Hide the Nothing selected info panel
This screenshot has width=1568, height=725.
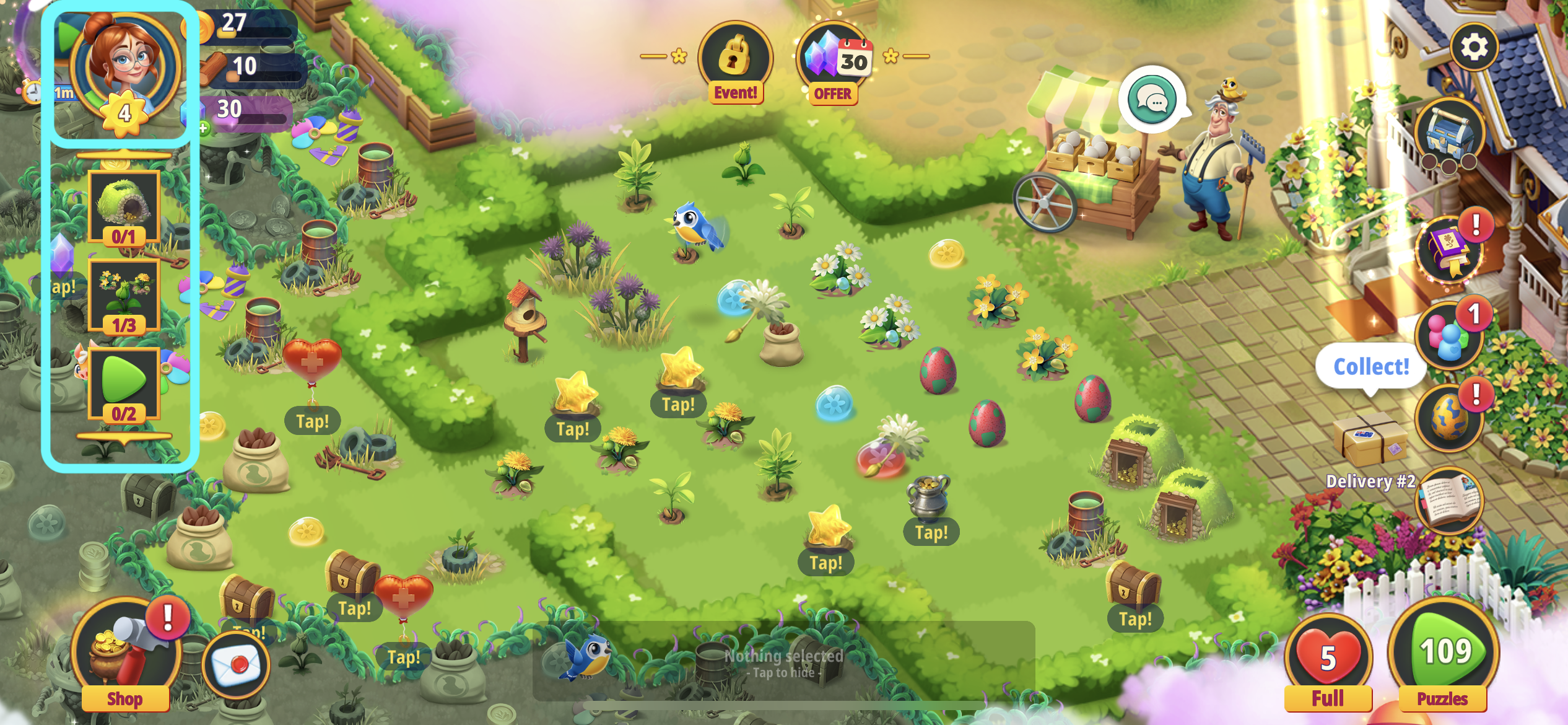click(783, 662)
